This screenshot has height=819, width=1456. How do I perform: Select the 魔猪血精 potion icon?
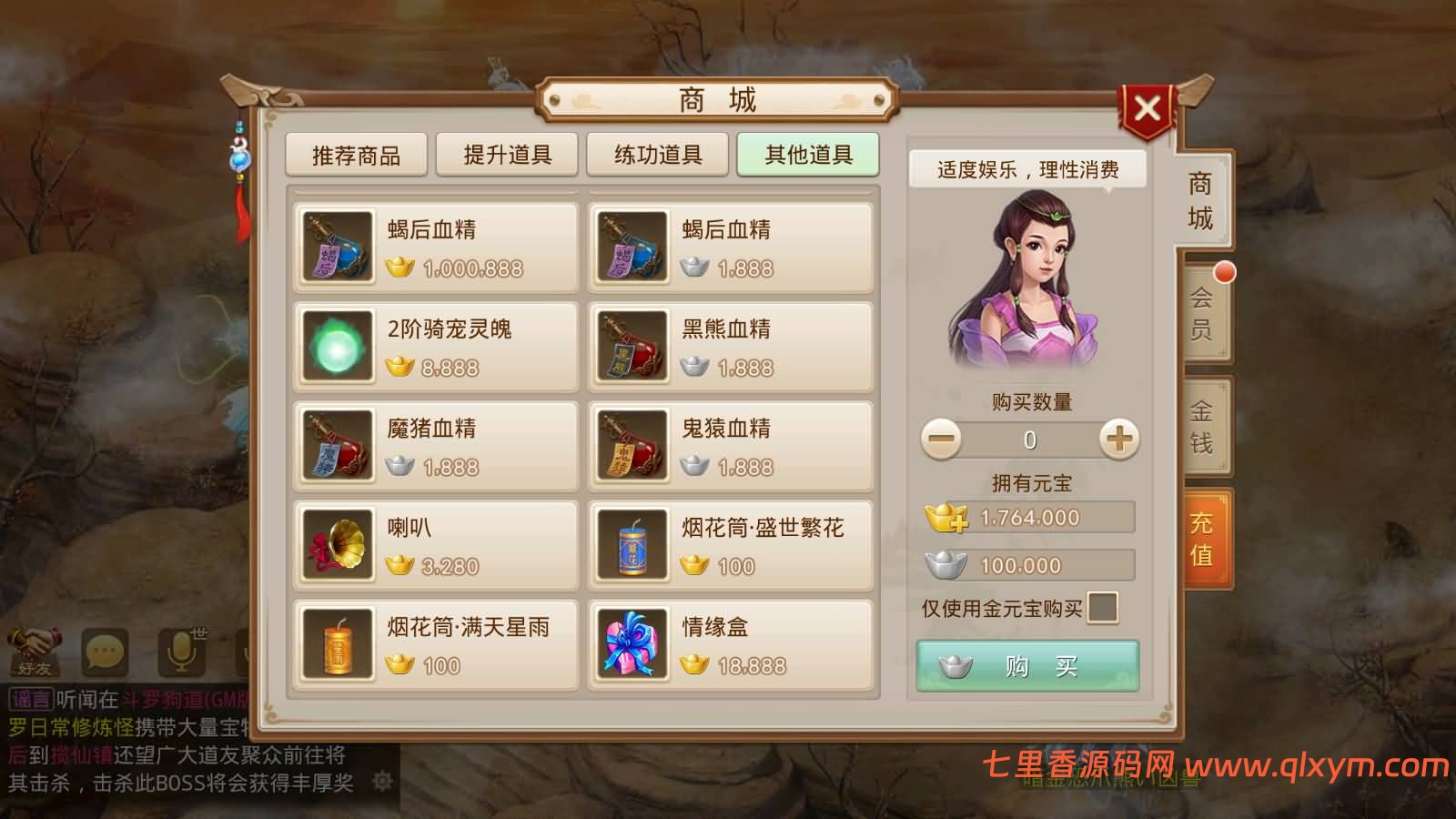pos(336,446)
